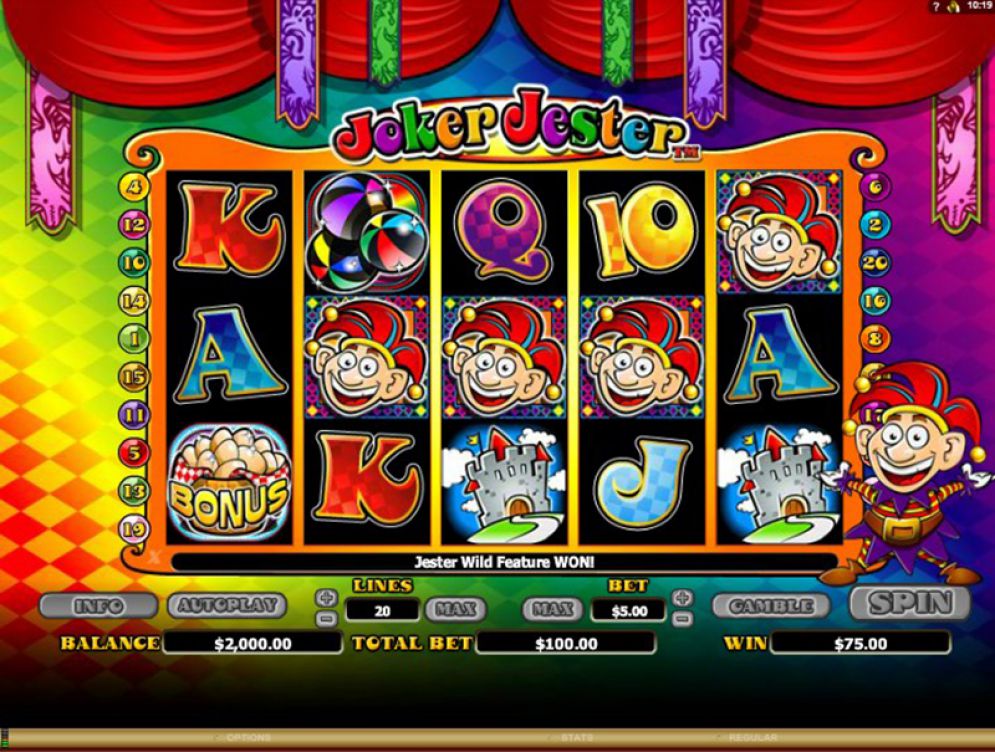
Task: Select payline marker 16
Action: point(875,300)
